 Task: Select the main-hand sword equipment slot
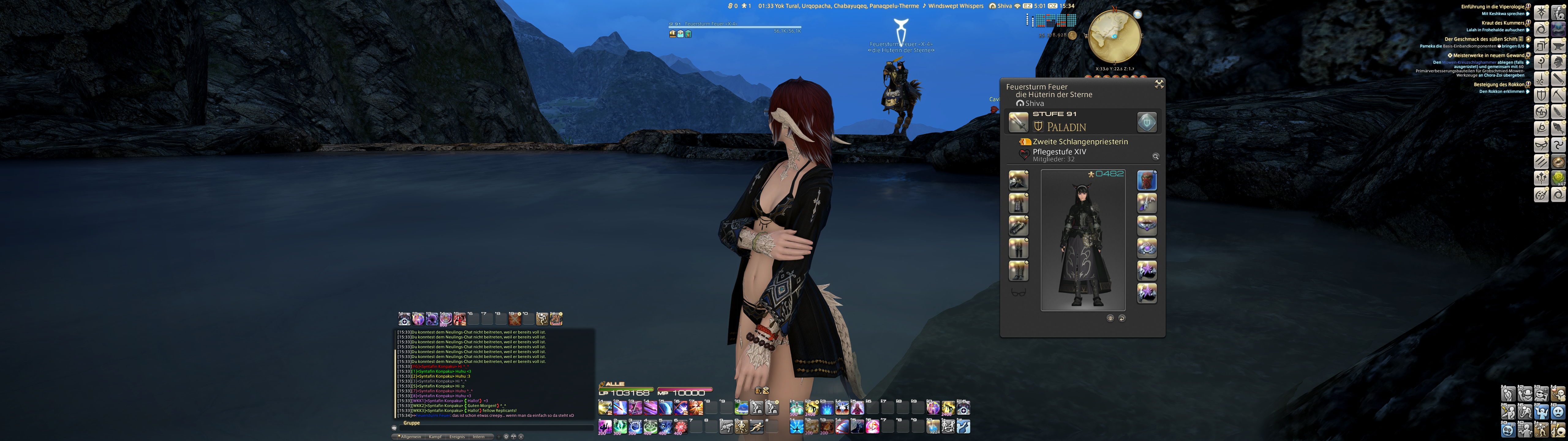1018,123
